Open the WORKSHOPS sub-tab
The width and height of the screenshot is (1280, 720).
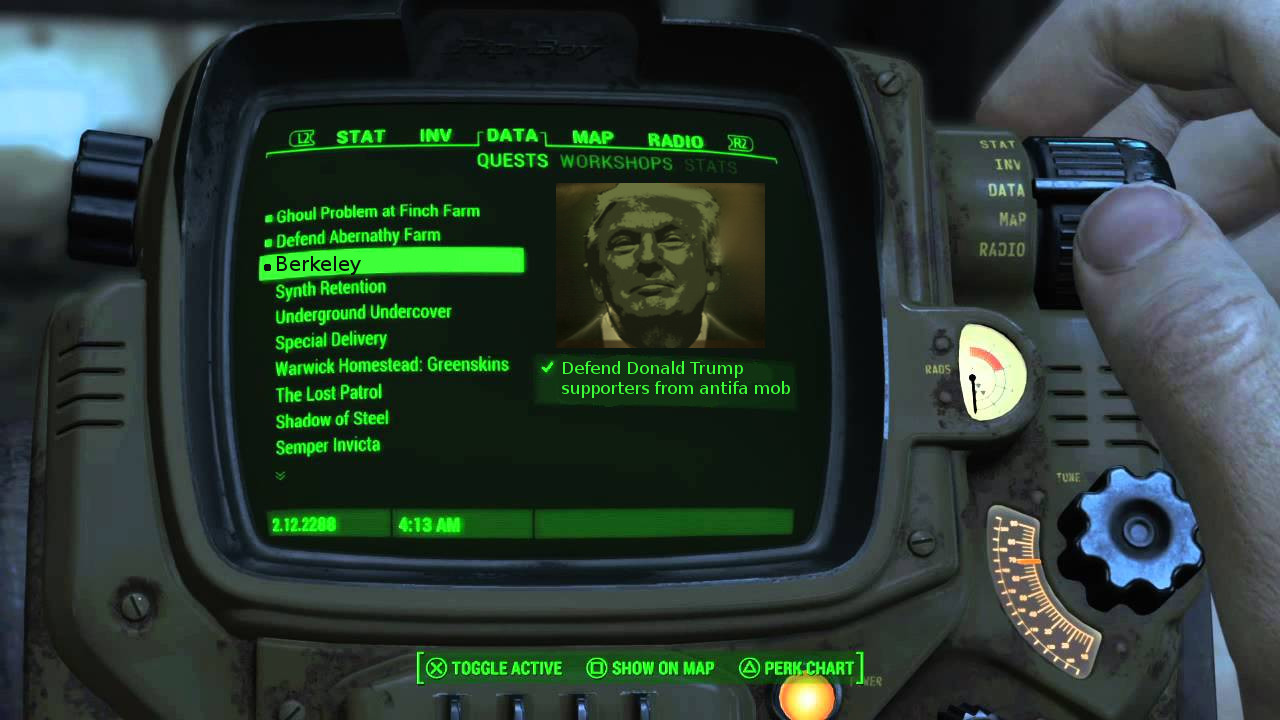tap(616, 162)
